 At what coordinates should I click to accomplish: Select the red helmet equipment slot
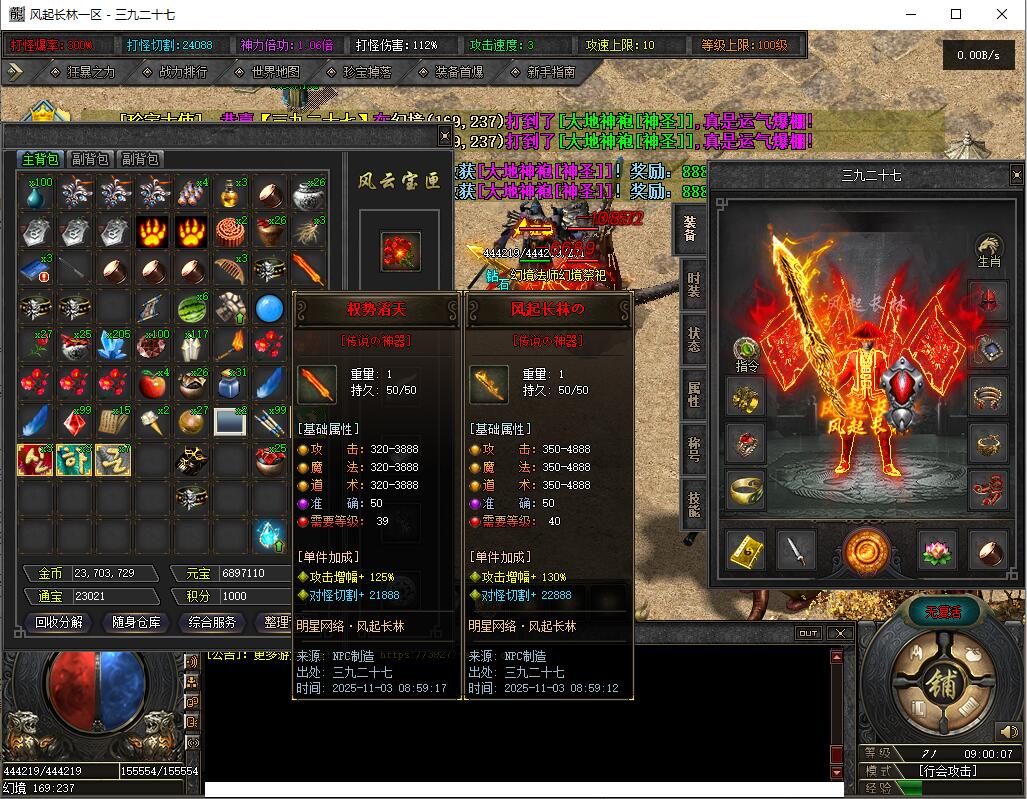click(x=988, y=300)
